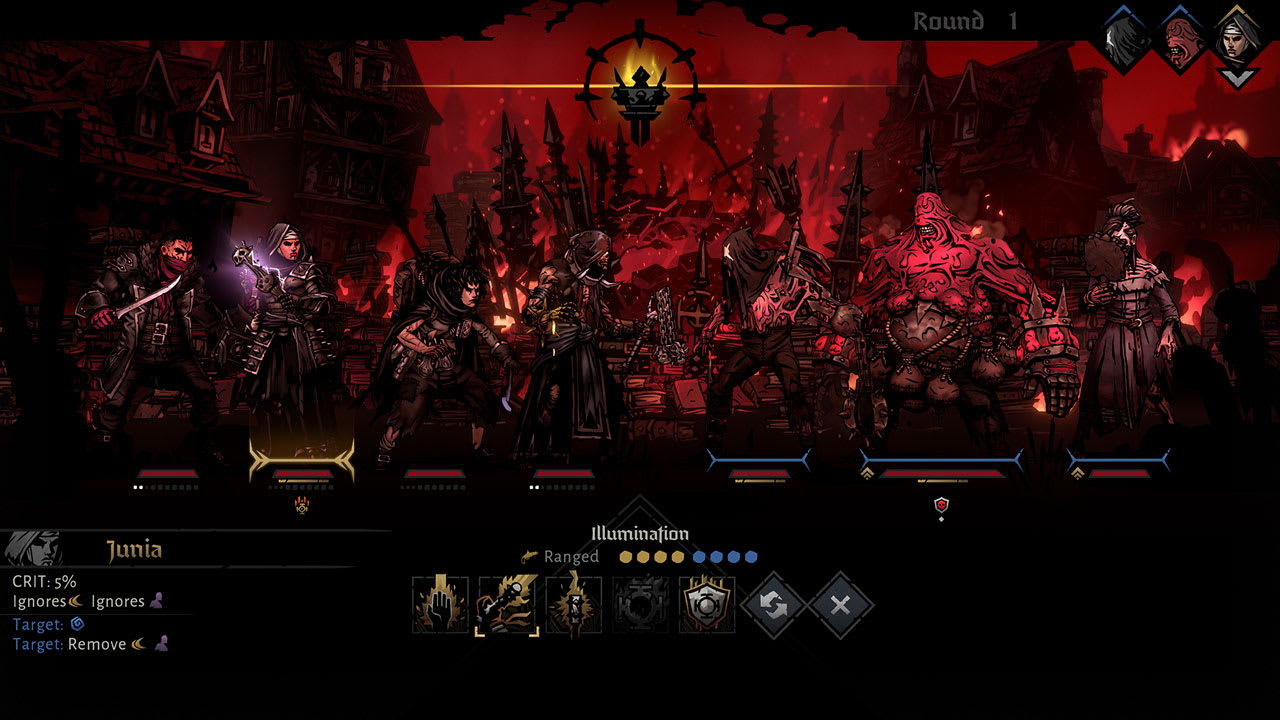The height and width of the screenshot is (720, 1280).
Task: Select the Illumination mace skill icon
Action: point(506,604)
